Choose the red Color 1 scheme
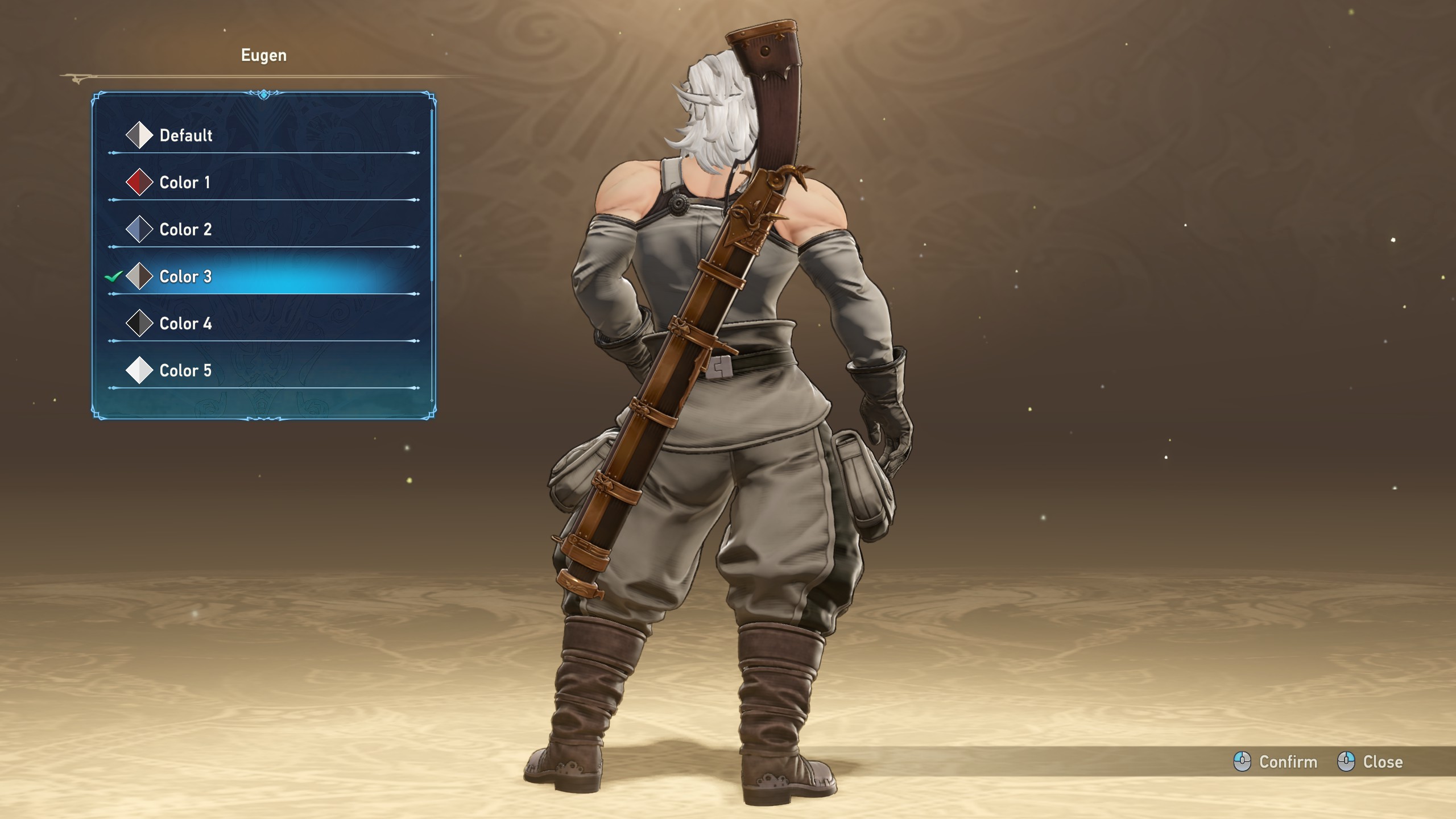Image resolution: width=1456 pixels, height=819 pixels. click(x=185, y=183)
